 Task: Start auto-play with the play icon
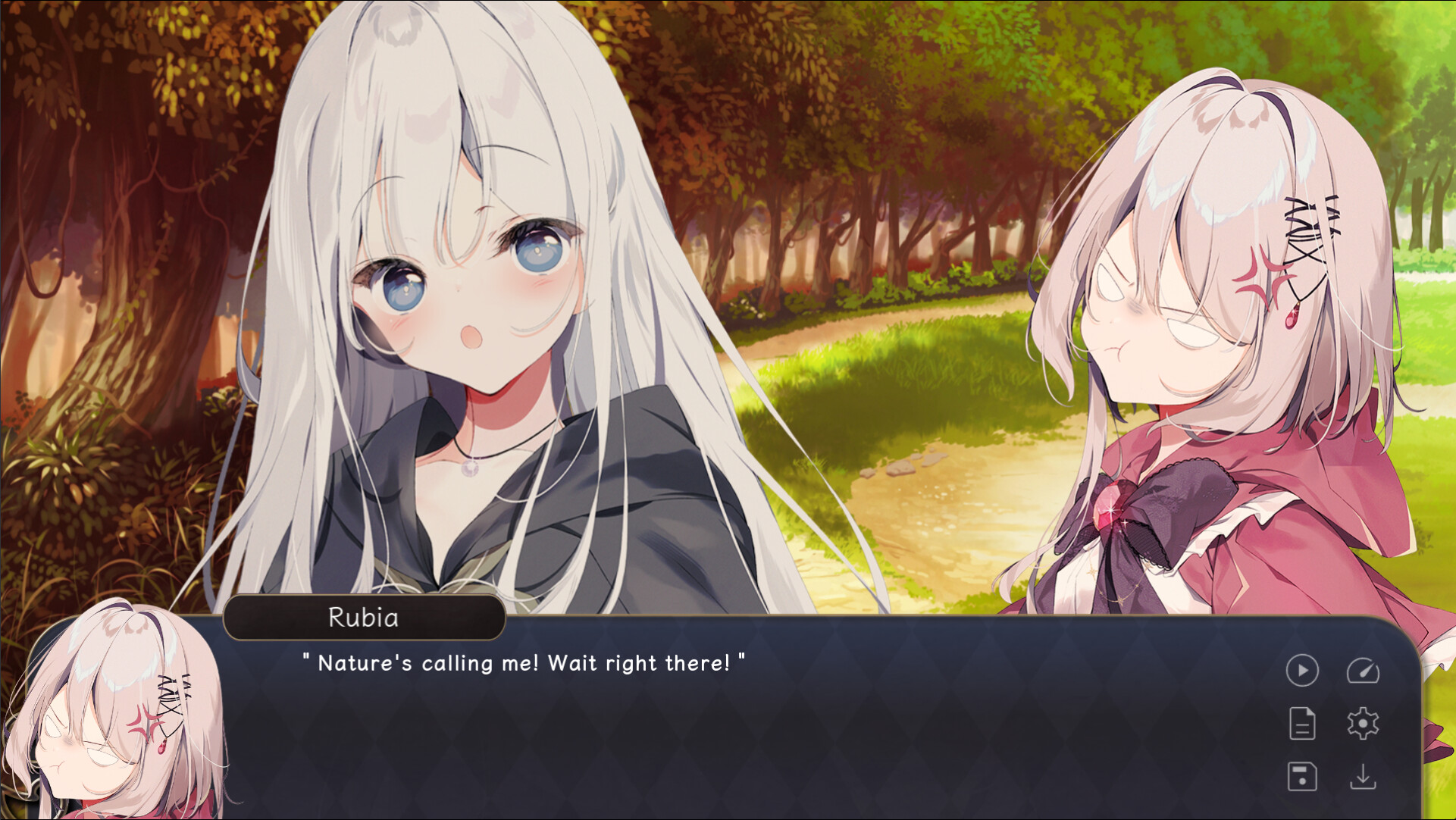click(1302, 671)
